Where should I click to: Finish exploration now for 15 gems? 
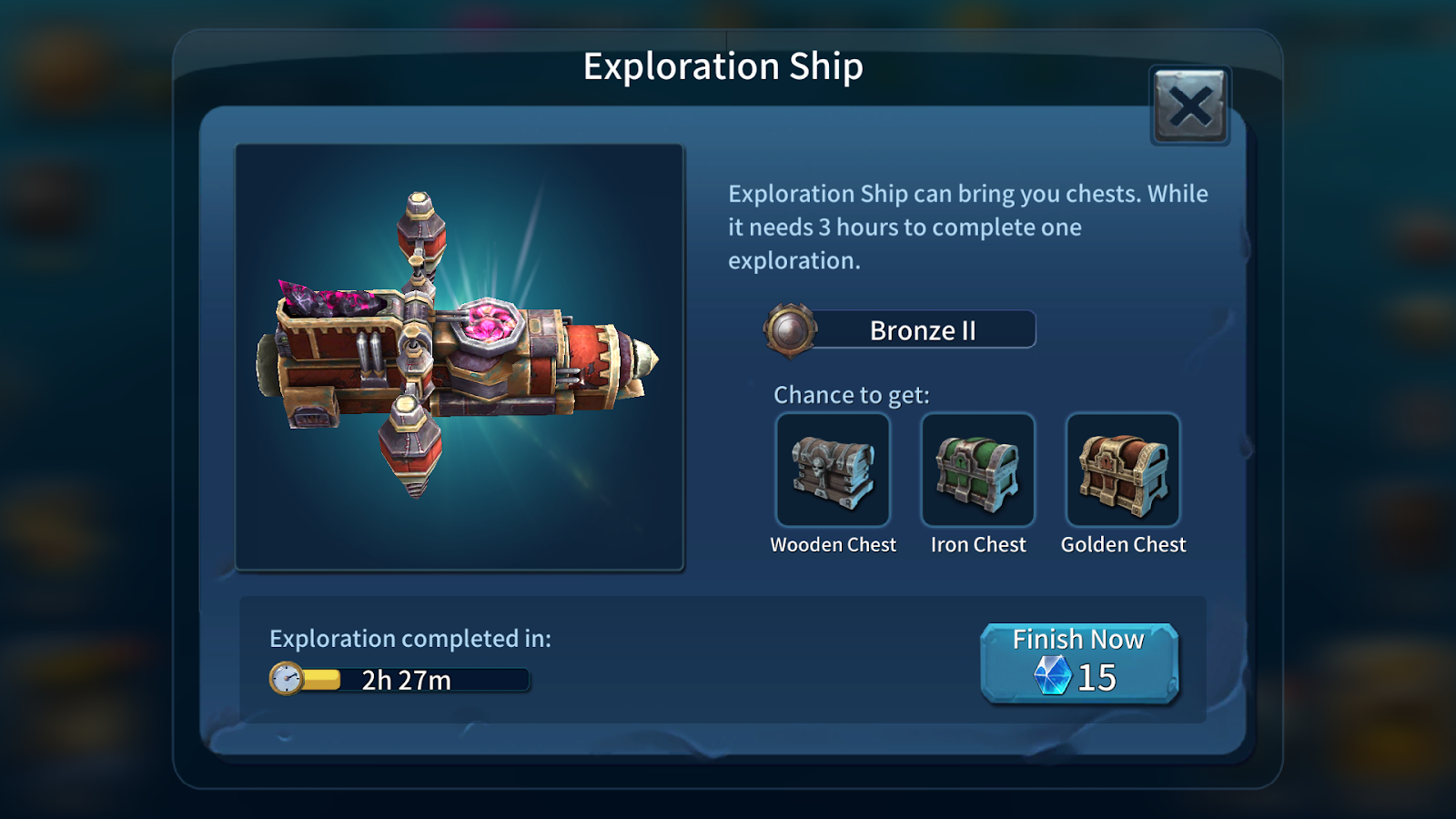[x=1079, y=662]
